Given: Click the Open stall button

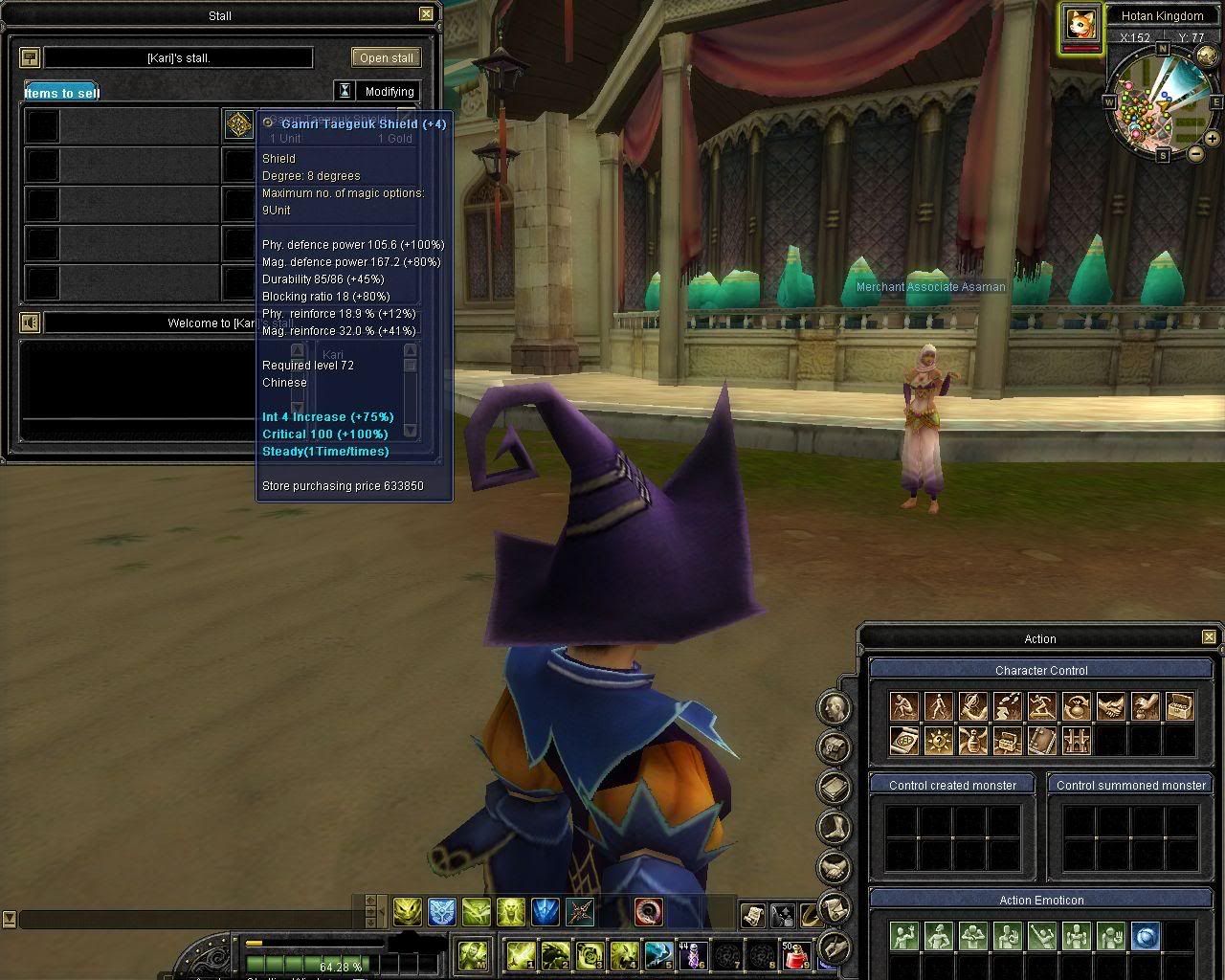Looking at the screenshot, I should [387, 57].
